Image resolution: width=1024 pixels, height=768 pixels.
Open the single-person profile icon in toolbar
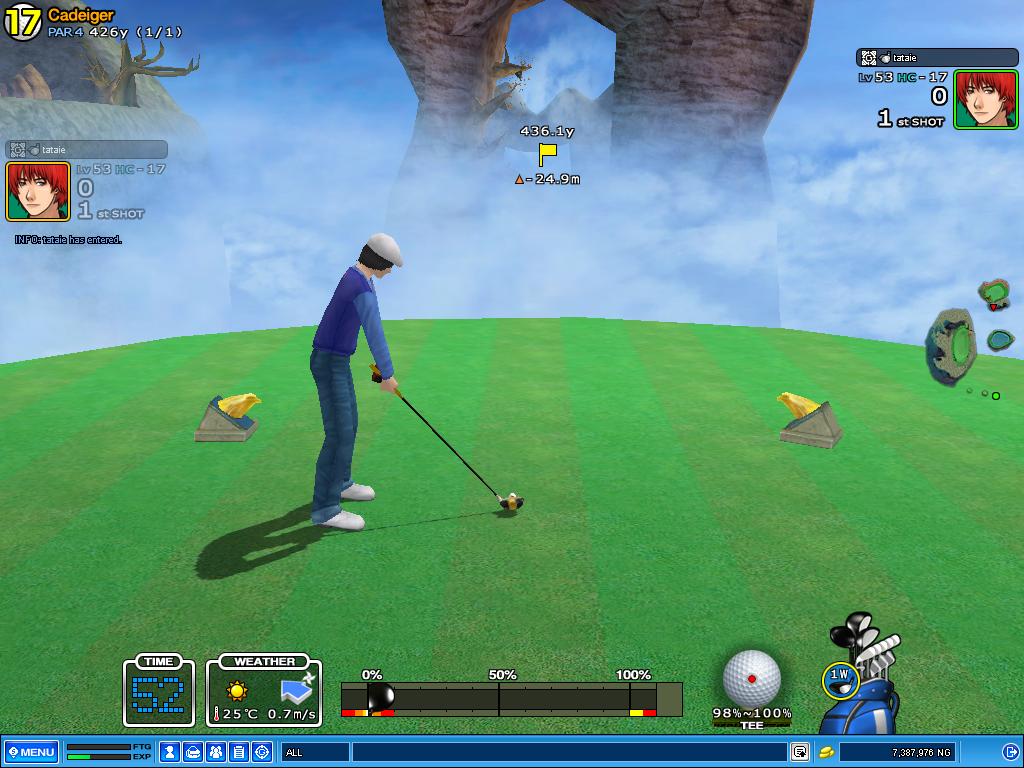pos(170,752)
